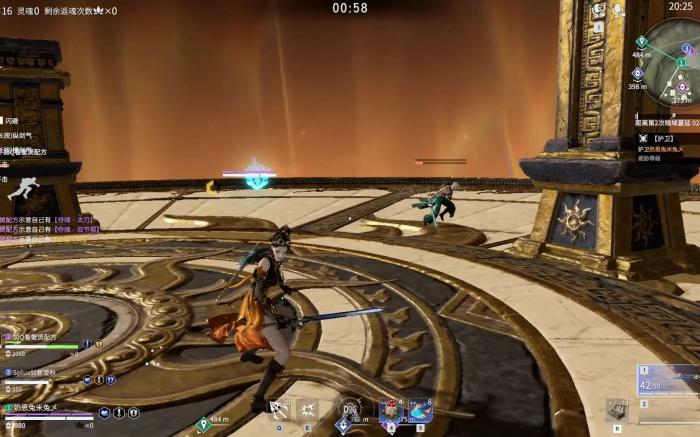Use the blue consumable item slot
This screenshot has width=700, height=437.
point(419,410)
